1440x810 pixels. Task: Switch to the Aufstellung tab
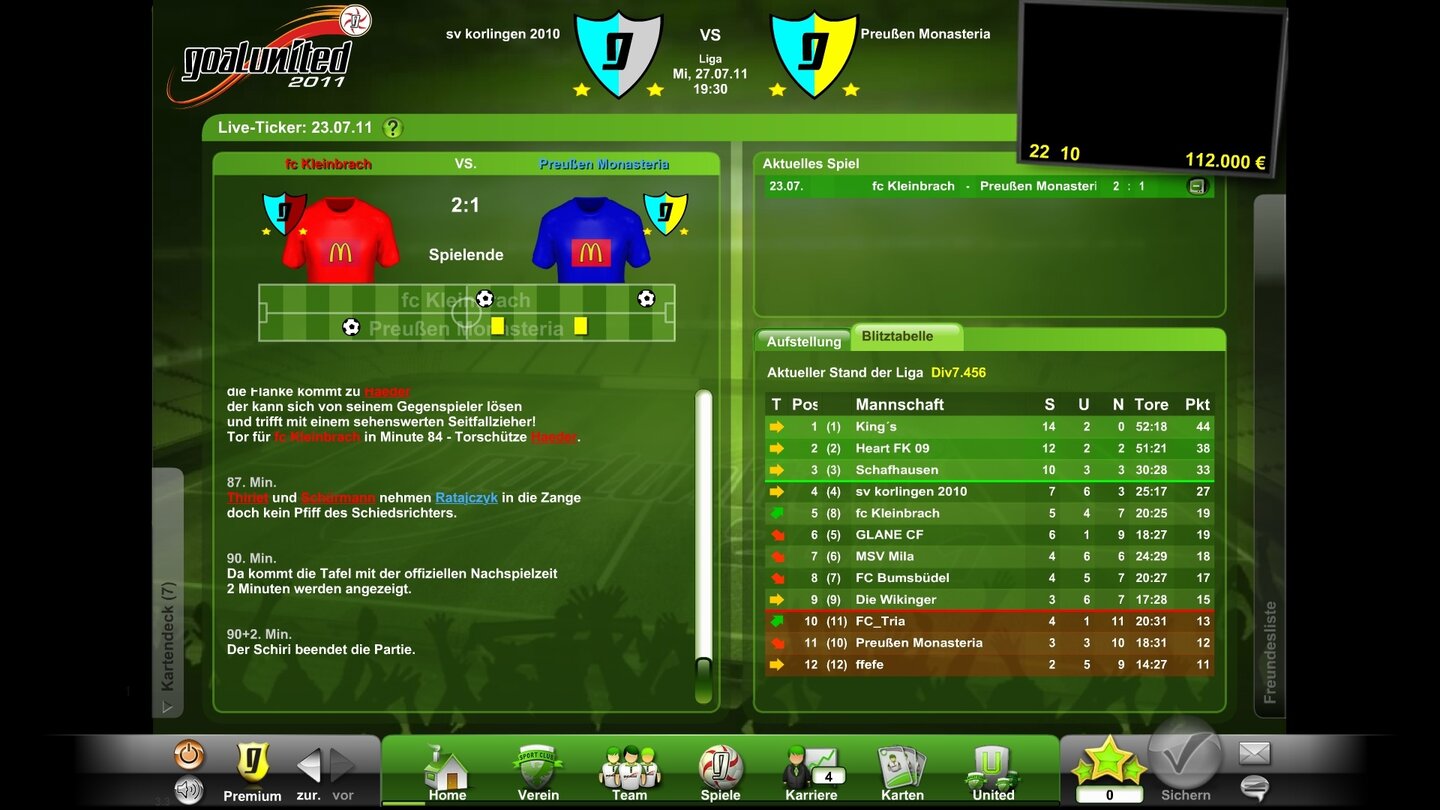(x=803, y=341)
